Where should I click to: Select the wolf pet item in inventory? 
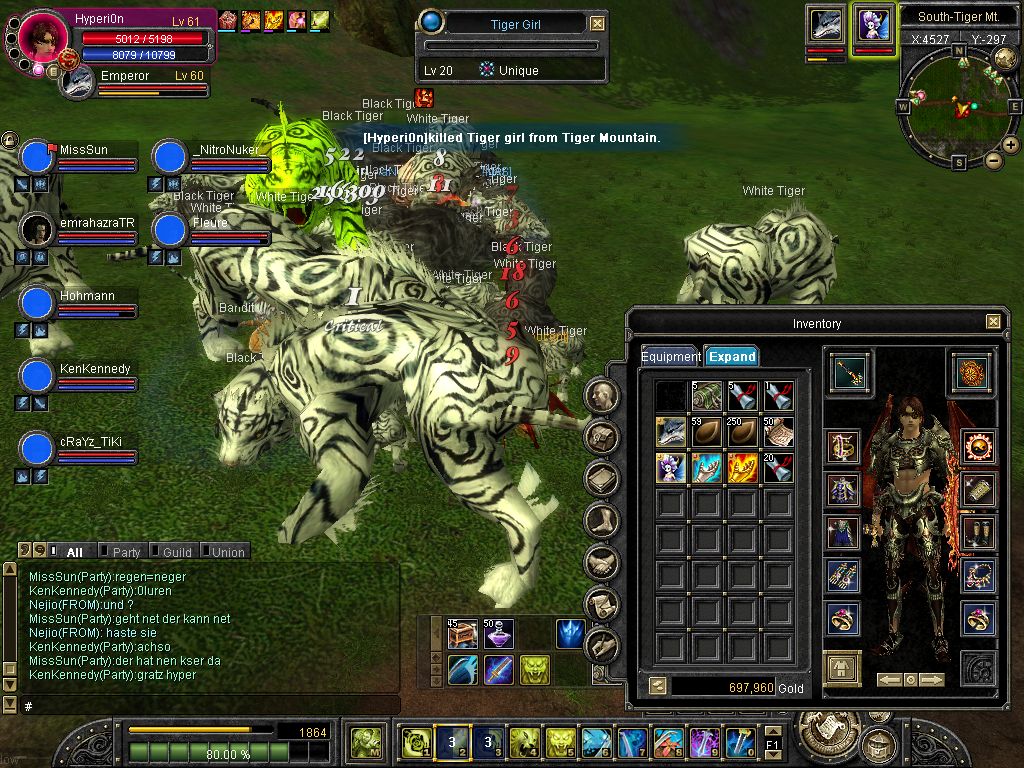pyautogui.click(x=671, y=432)
